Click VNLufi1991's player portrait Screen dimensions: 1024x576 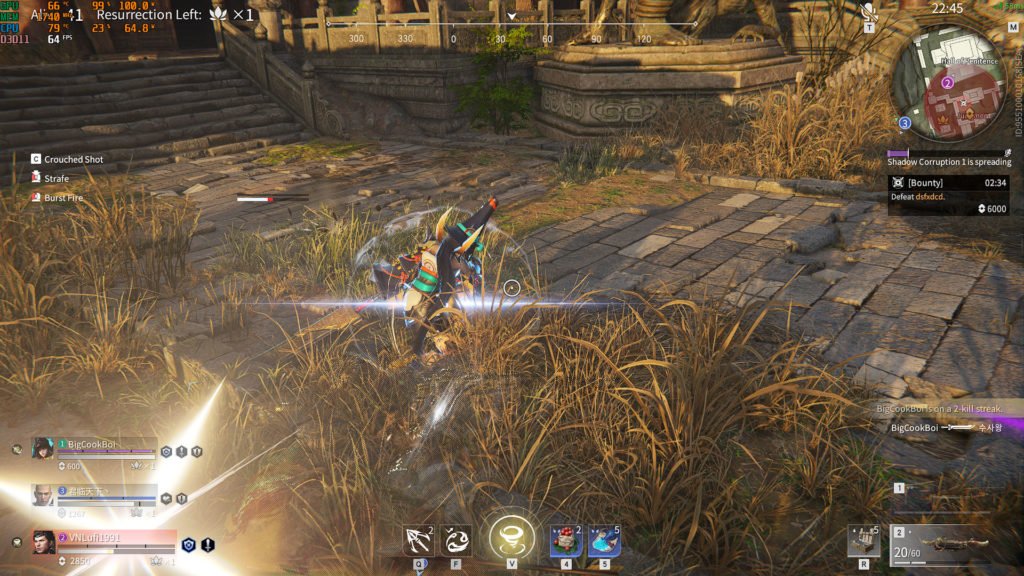tap(43, 543)
